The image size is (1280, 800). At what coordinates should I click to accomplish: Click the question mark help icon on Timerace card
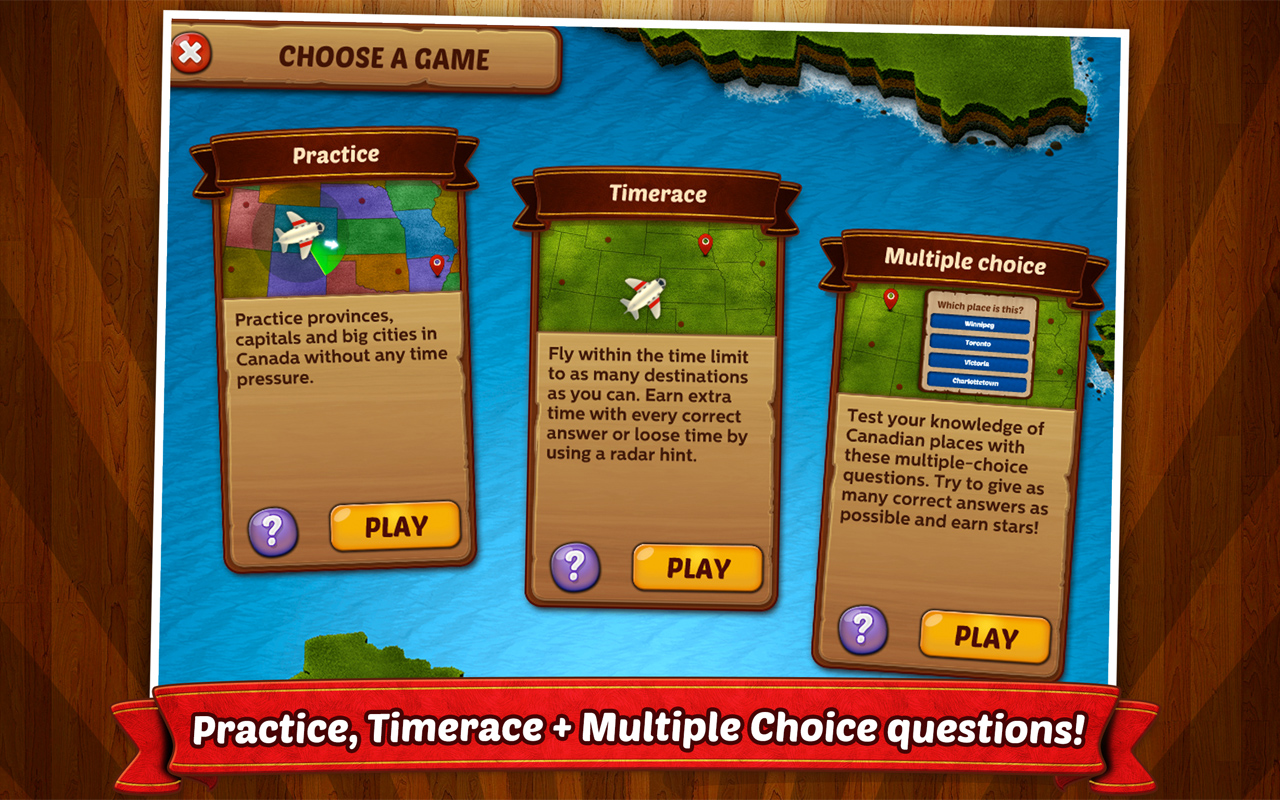point(573,568)
